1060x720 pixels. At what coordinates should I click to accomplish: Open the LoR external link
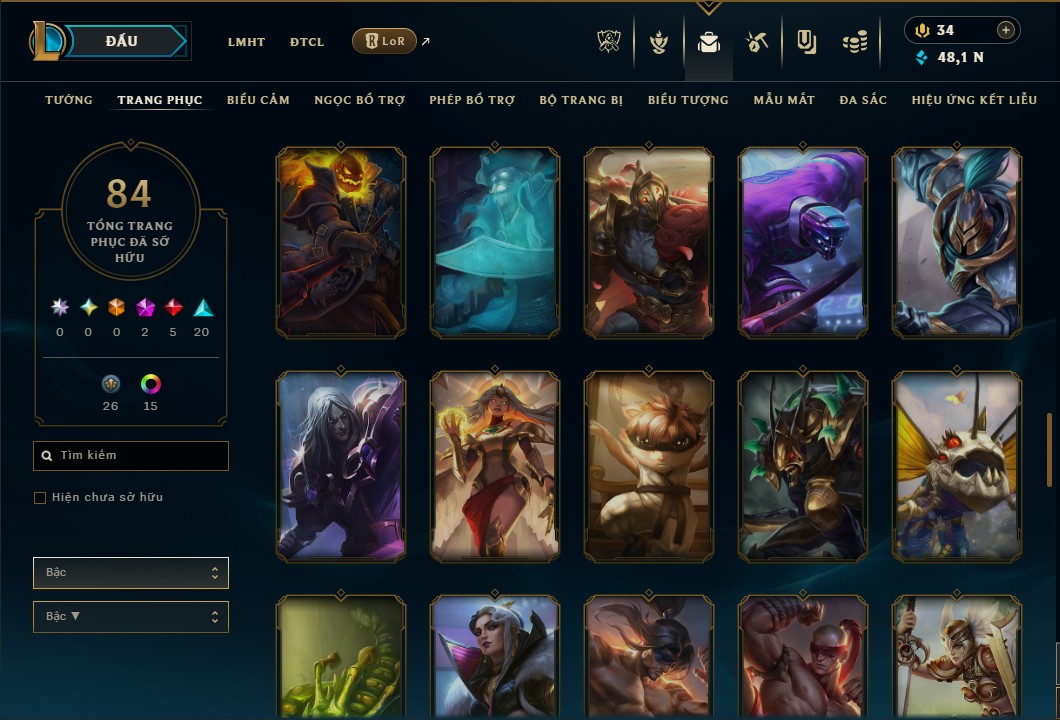coord(385,41)
